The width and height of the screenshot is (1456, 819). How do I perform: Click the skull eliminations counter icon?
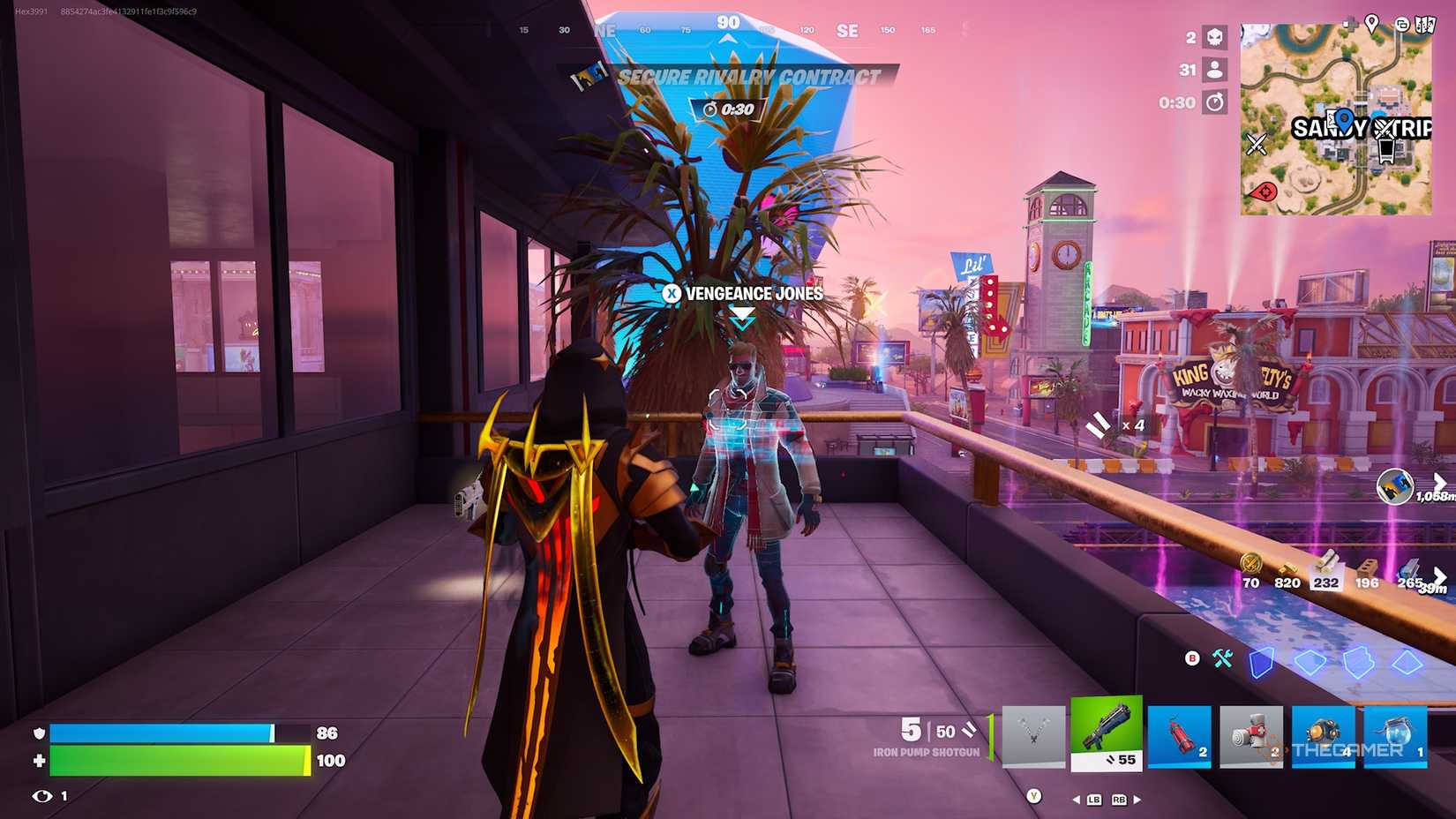coord(1216,37)
